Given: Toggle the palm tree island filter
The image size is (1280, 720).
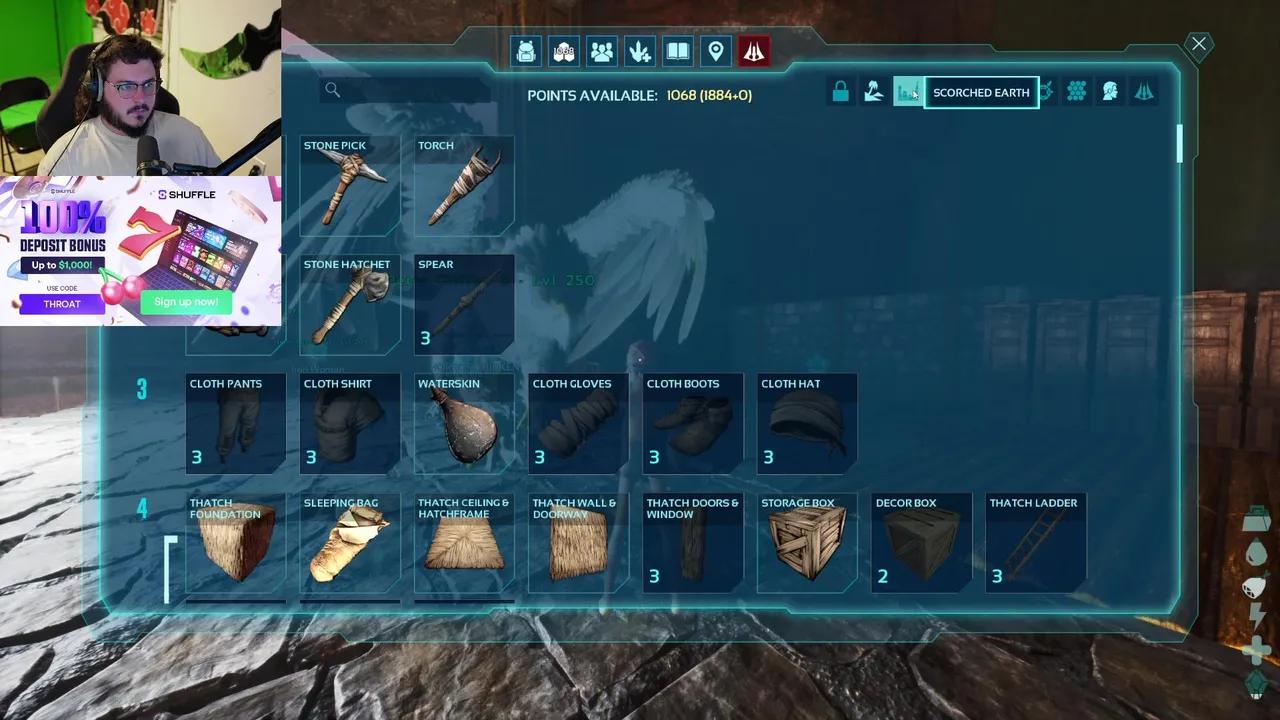Looking at the screenshot, I should pyautogui.click(x=874, y=92).
